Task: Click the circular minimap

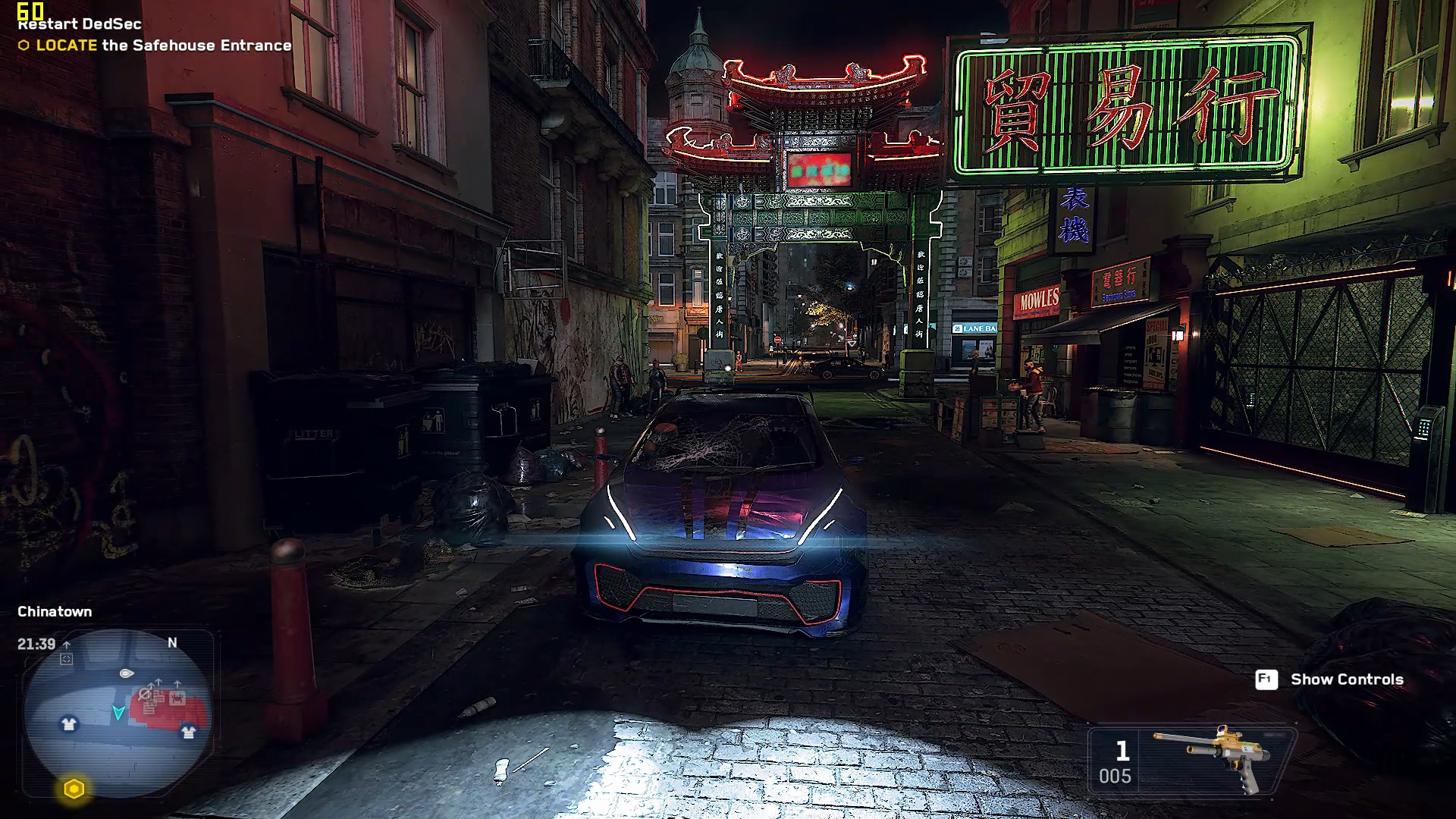Action: tap(118, 713)
